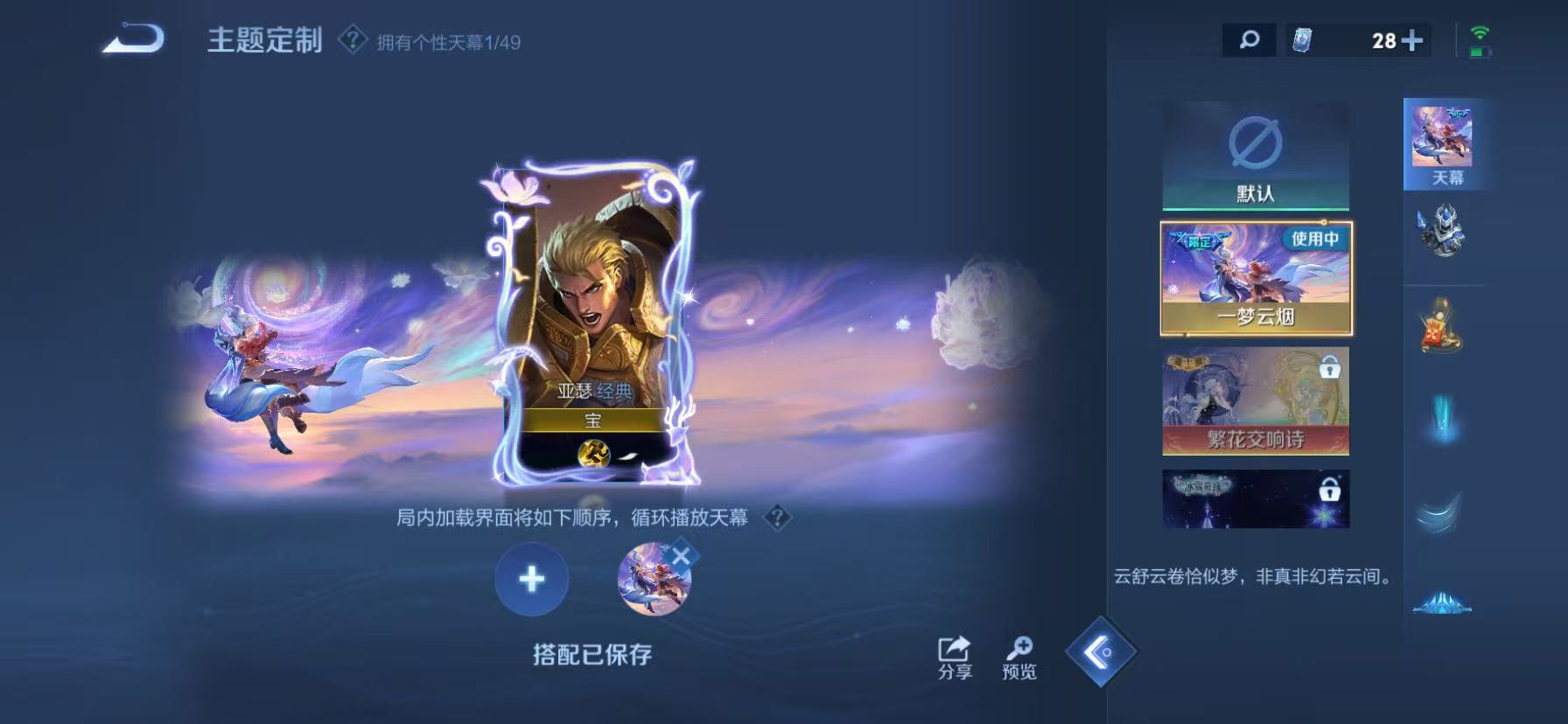Select the 默认 default sky option
The height and width of the screenshot is (724, 1568).
point(1255,157)
